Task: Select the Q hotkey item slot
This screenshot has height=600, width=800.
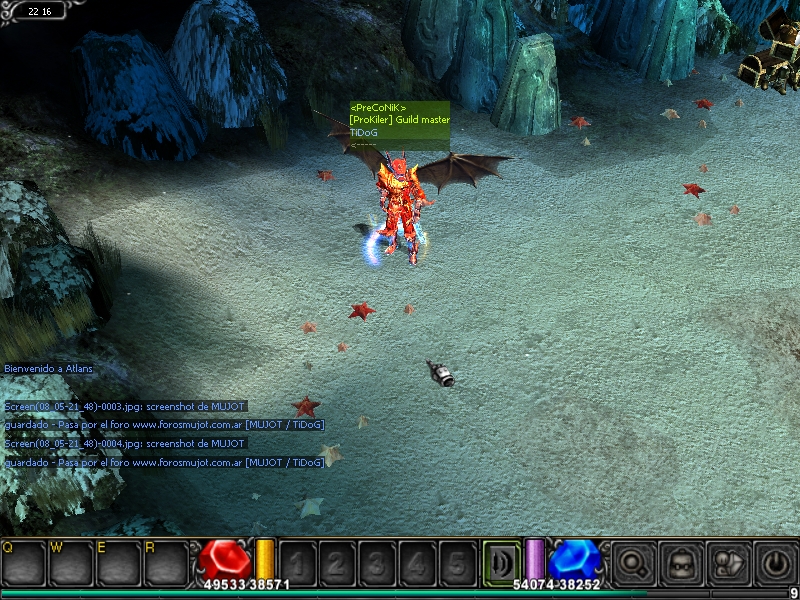Action: pos(23,563)
